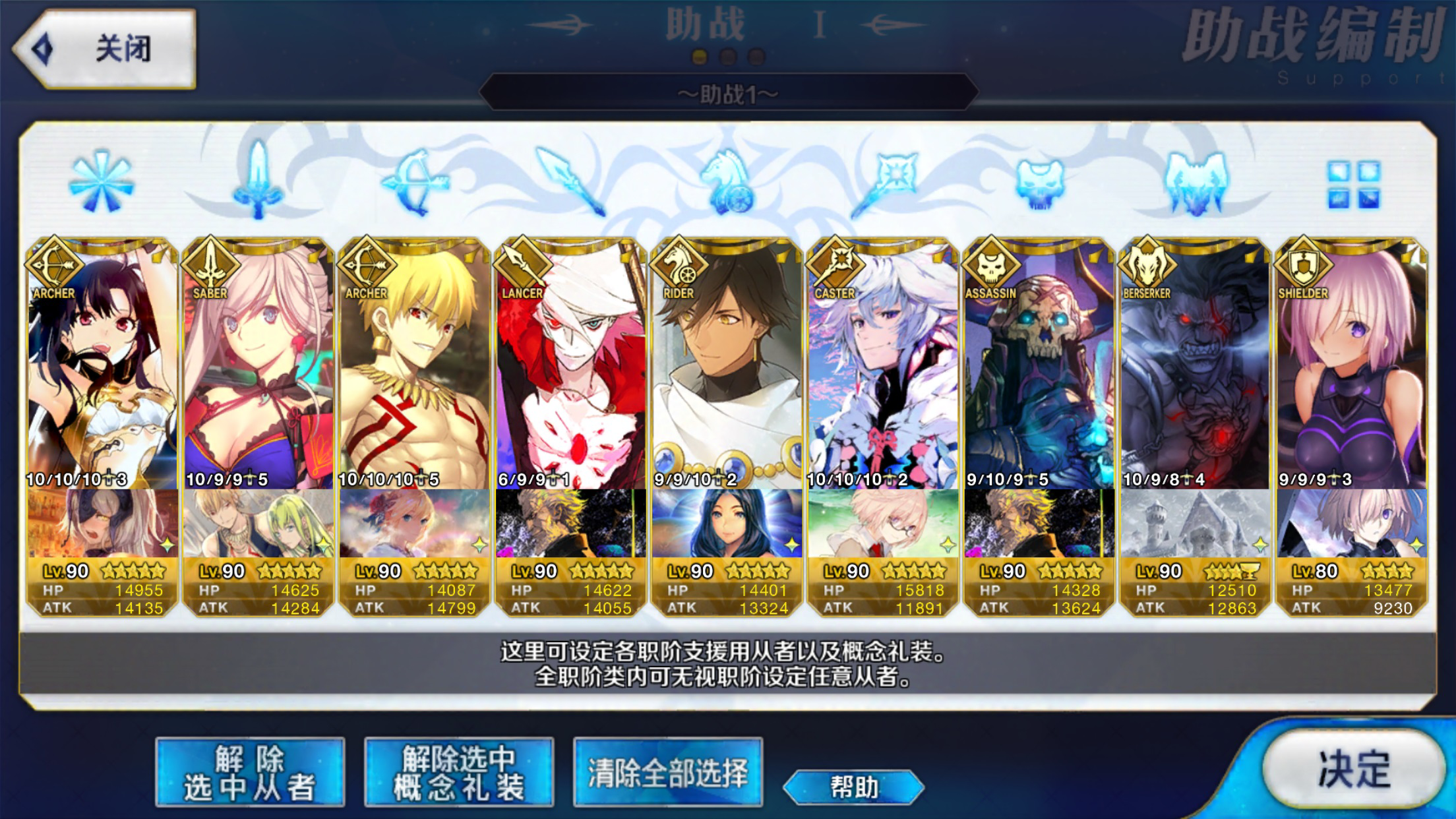Click 解除选中概念礼装 to remove the craft essence
The height and width of the screenshot is (819, 1456).
tap(459, 772)
